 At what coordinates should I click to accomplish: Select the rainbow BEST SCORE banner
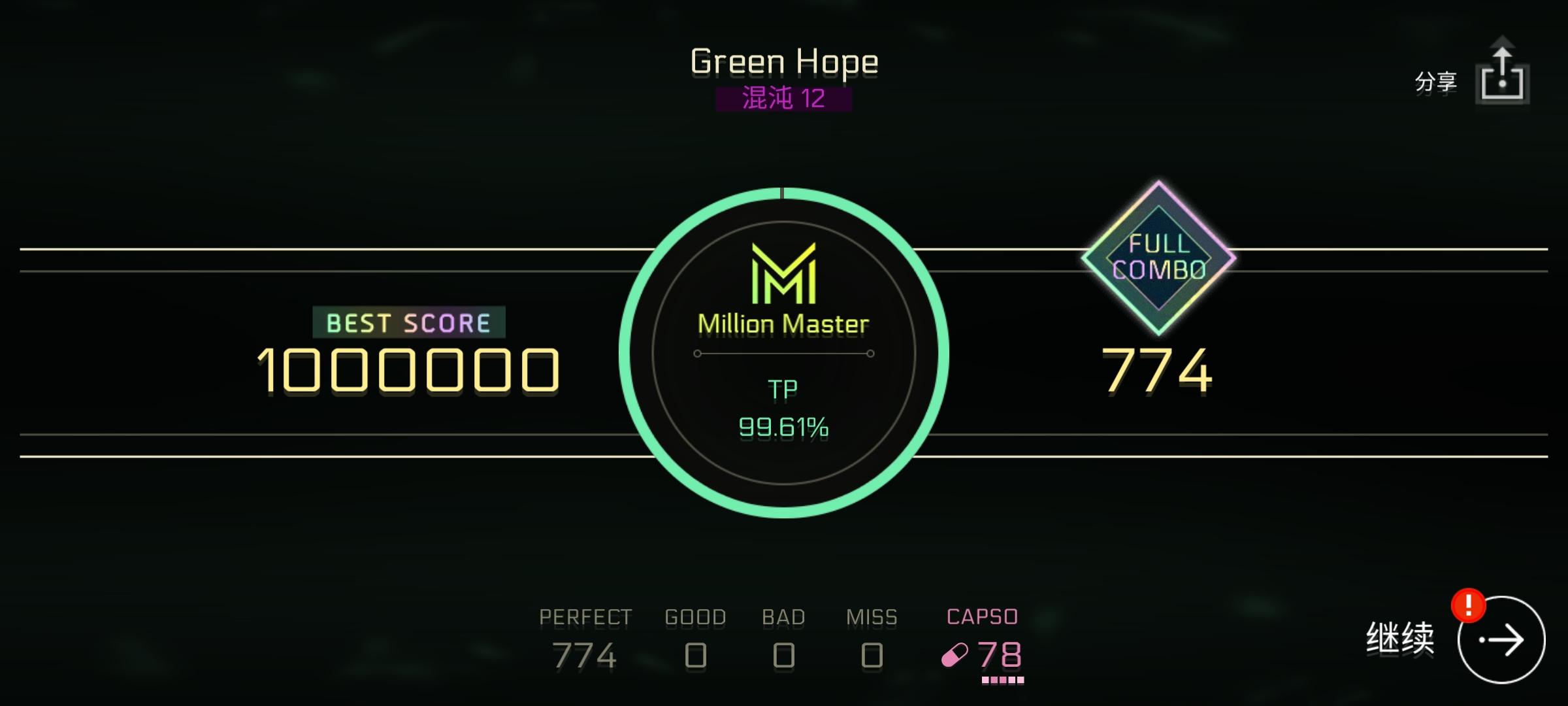[408, 320]
